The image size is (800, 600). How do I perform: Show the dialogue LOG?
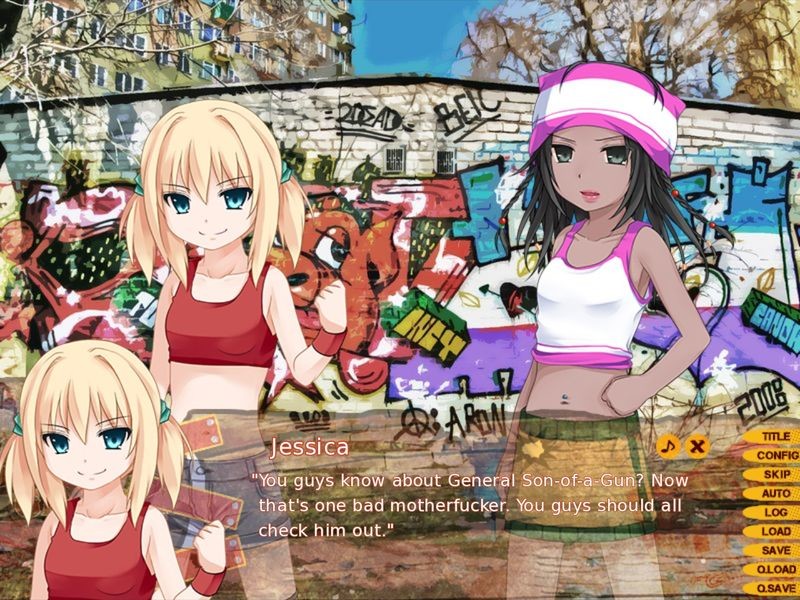(x=773, y=513)
